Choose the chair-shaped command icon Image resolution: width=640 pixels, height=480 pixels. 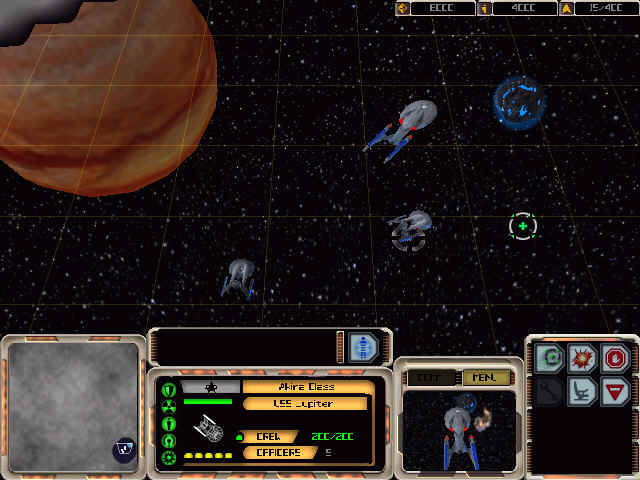(x=582, y=391)
